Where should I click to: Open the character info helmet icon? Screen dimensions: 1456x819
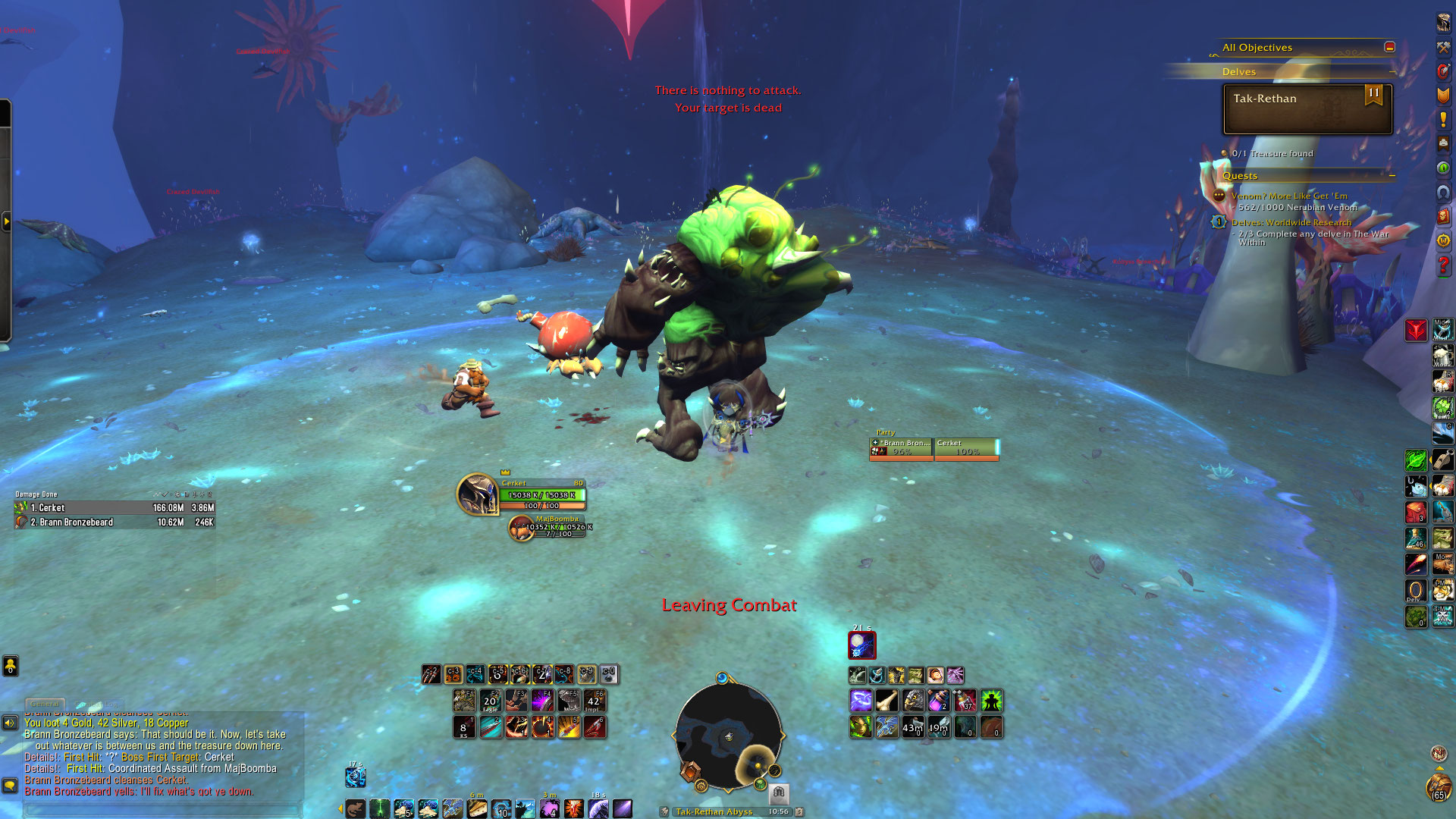click(x=1443, y=23)
